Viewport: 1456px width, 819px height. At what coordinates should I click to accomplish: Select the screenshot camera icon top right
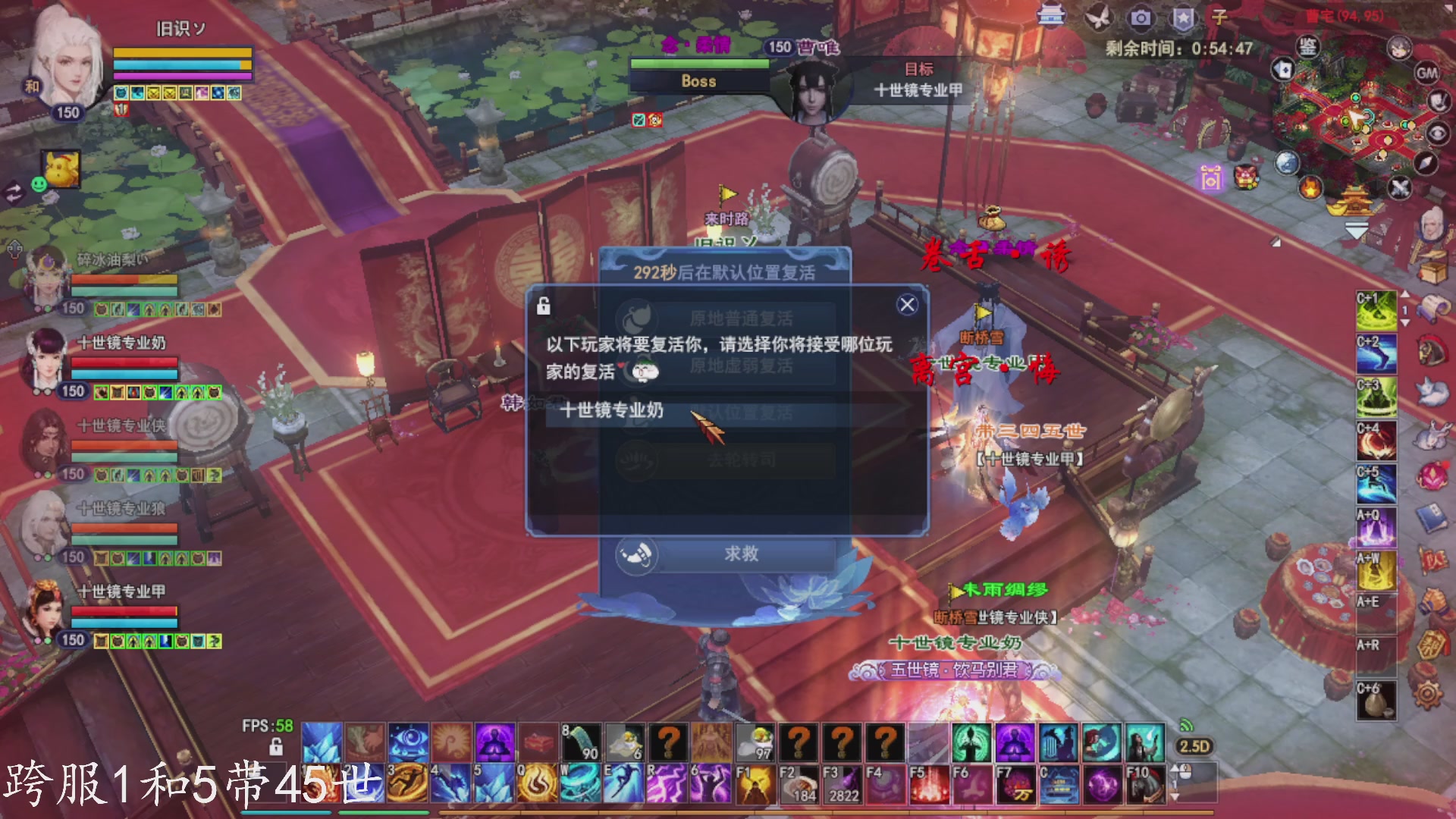coord(1140,19)
